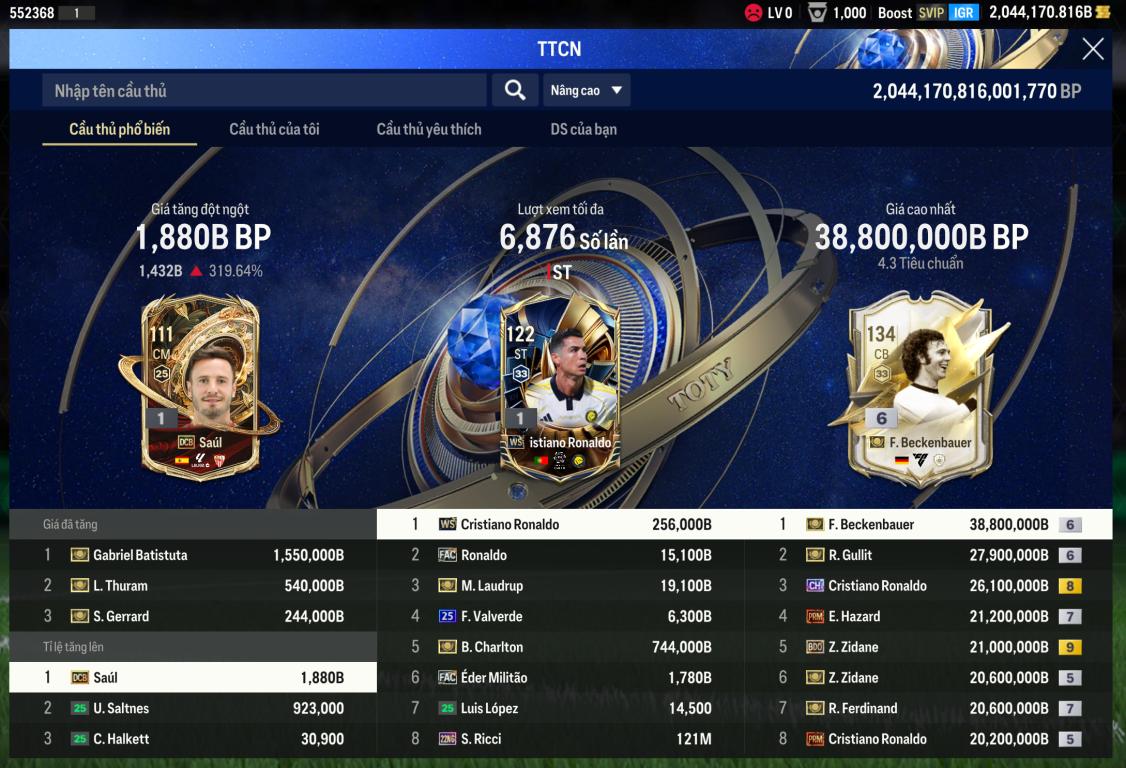This screenshot has width=1126, height=768.
Task: Click the magnifying glass search button
Action: pyautogui.click(x=515, y=91)
